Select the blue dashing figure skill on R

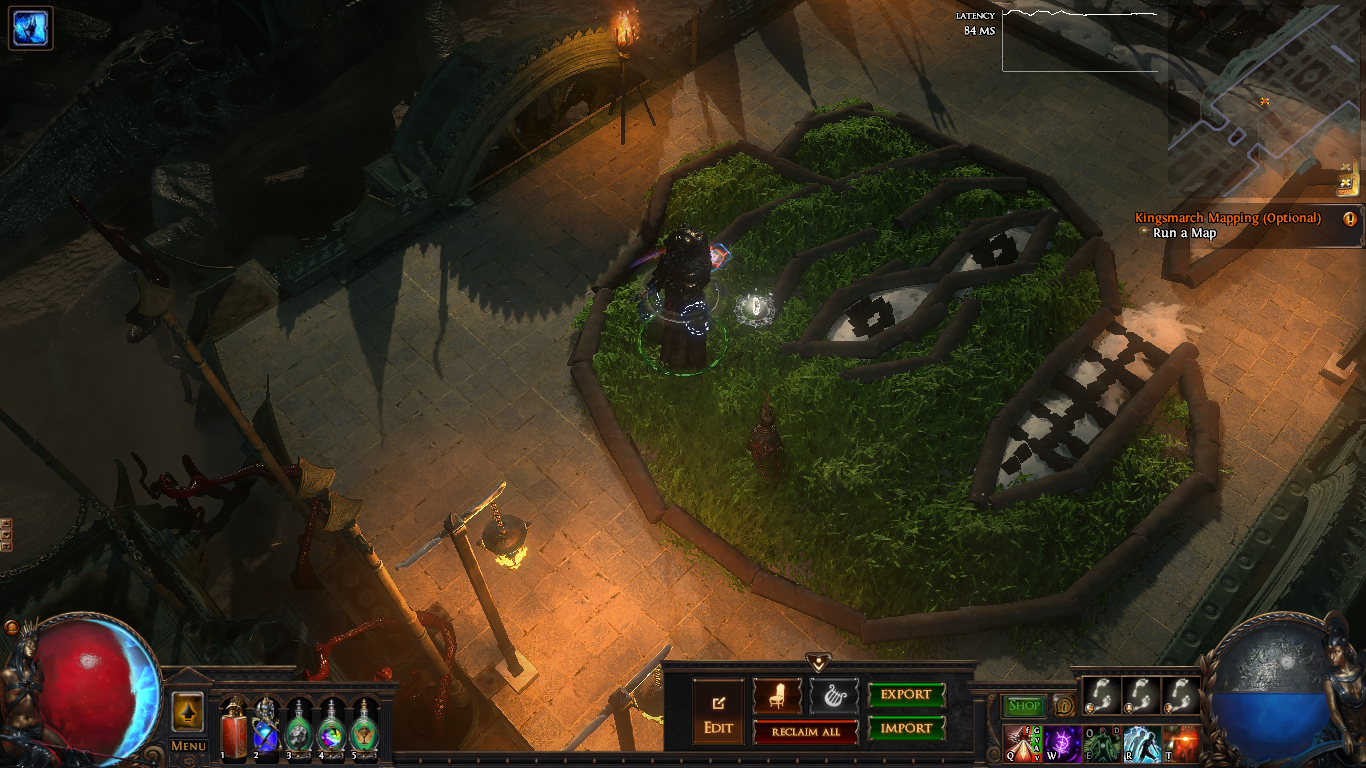pyautogui.click(x=1141, y=744)
